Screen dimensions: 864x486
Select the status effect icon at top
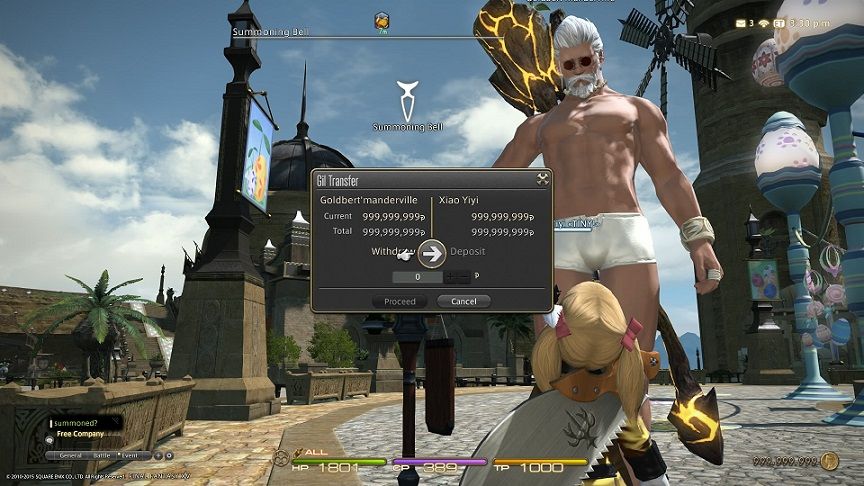click(x=382, y=19)
